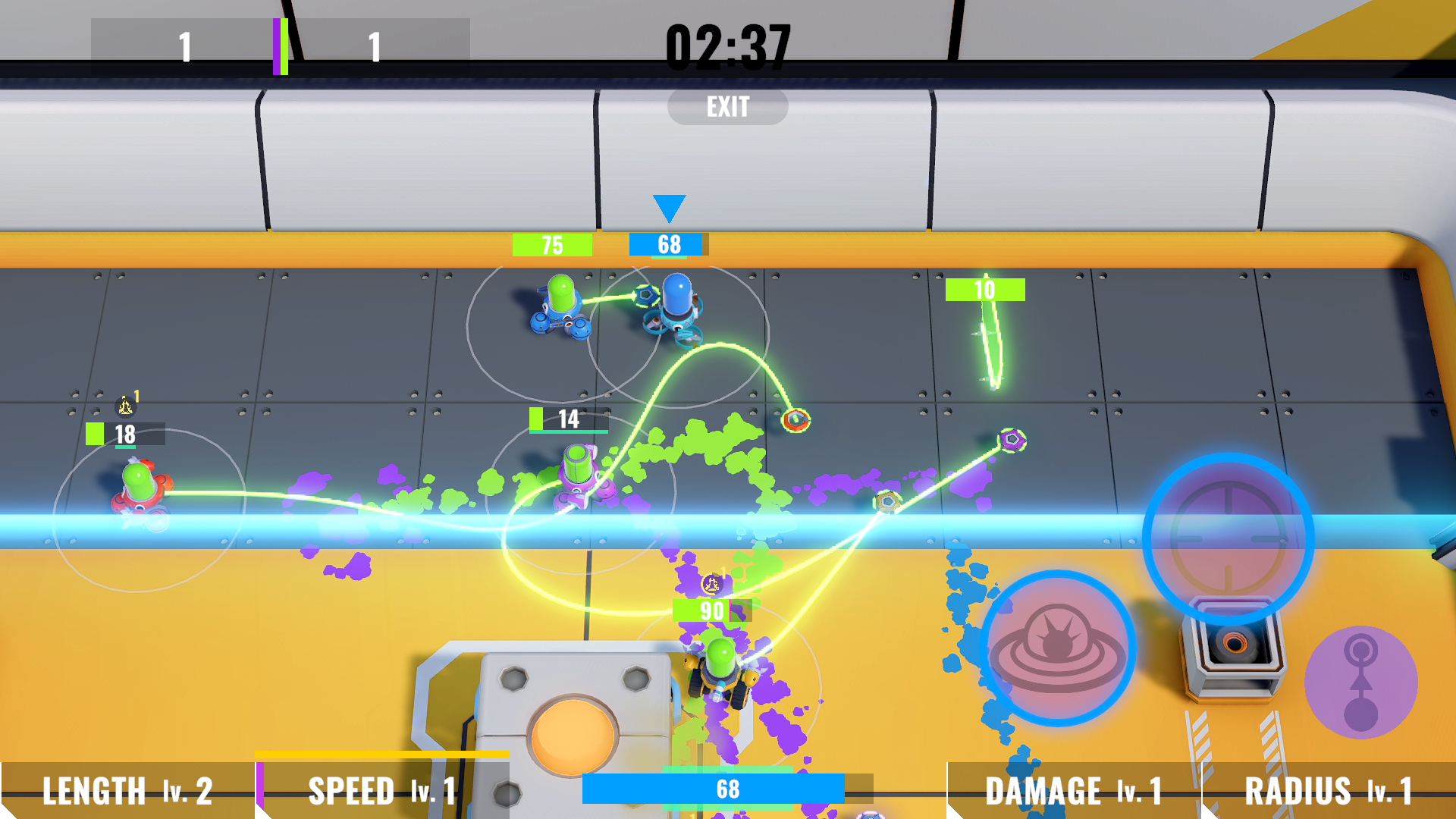The image size is (1456, 819).
Task: Click the flame icon above the 90-health bot
Action: [711, 582]
